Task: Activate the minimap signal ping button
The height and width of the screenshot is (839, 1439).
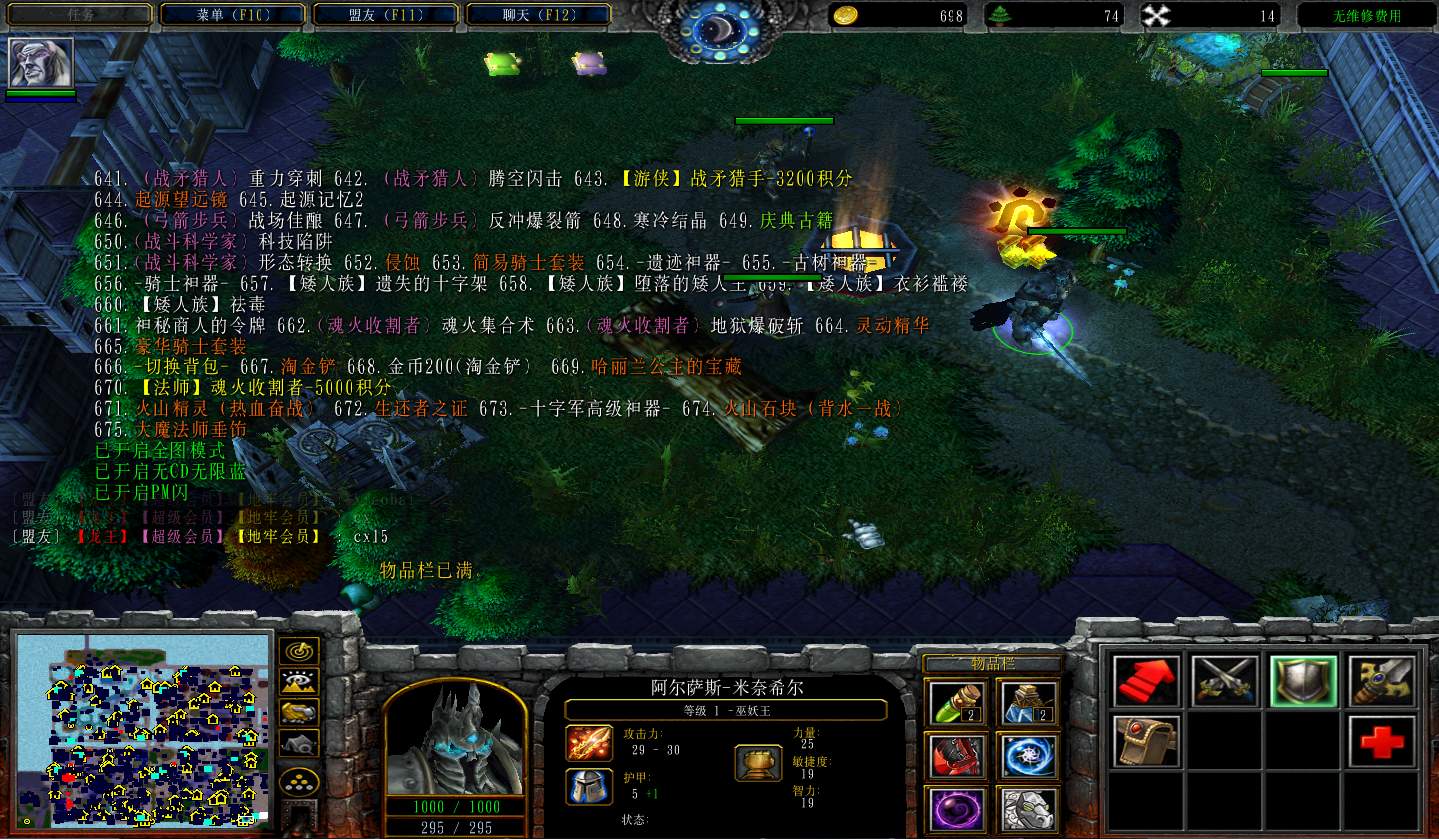Action: point(299,651)
